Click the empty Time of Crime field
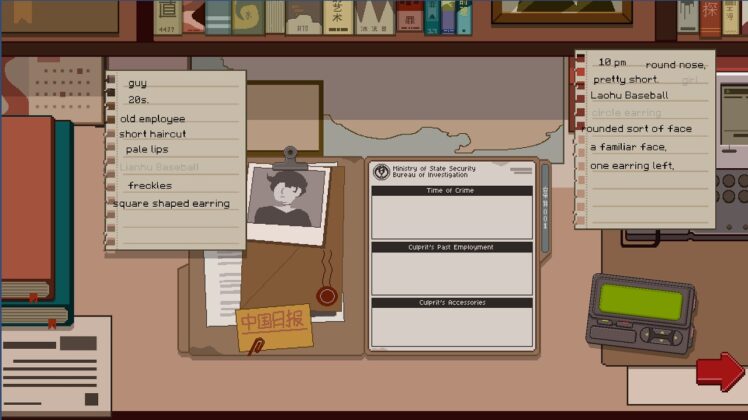Viewport: 748px width, 420px height. point(451,217)
